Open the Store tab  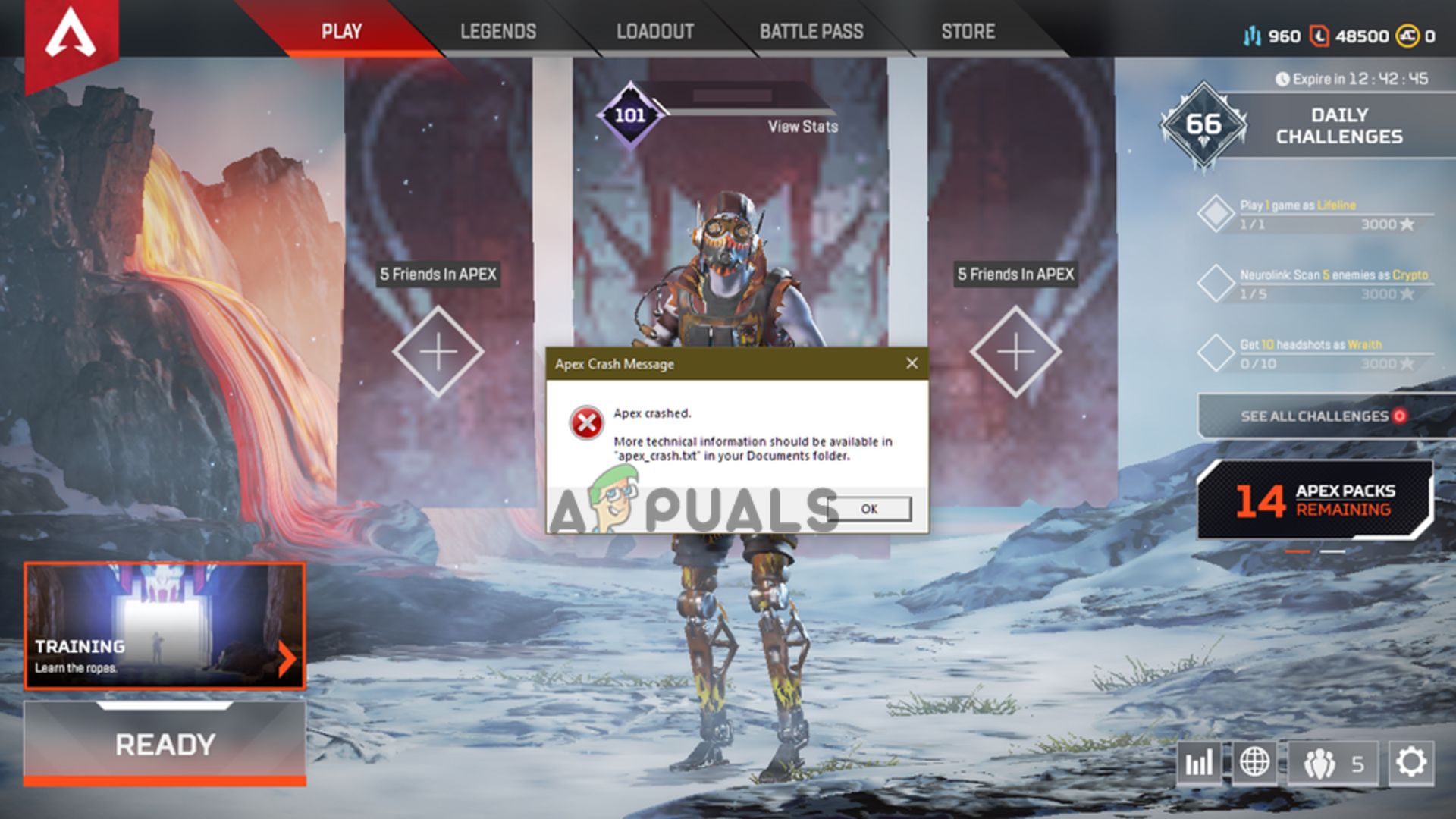(968, 32)
